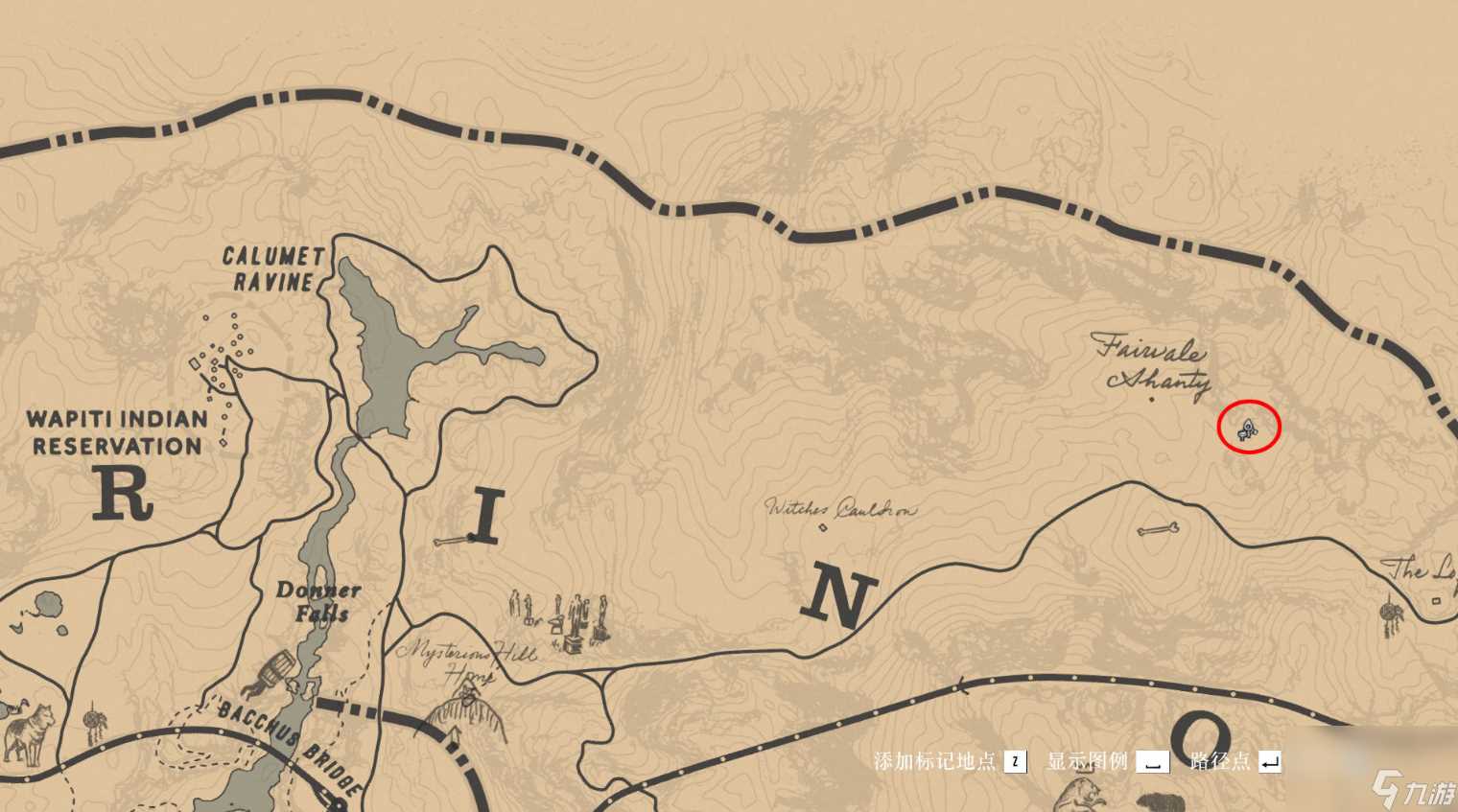
Task: Choose the add marker option (添加标记地点)
Action: (950, 762)
